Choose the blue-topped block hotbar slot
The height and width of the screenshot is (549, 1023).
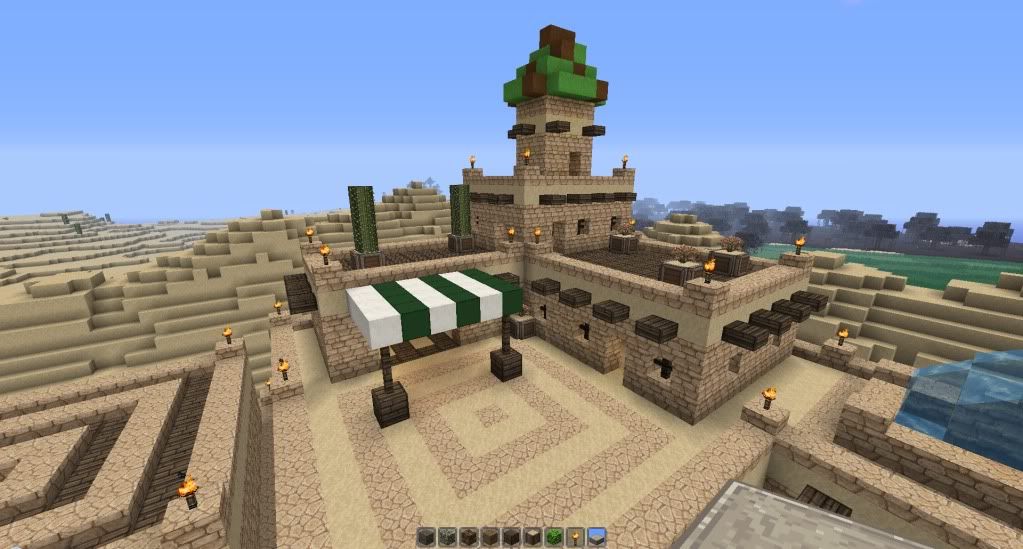(x=597, y=537)
